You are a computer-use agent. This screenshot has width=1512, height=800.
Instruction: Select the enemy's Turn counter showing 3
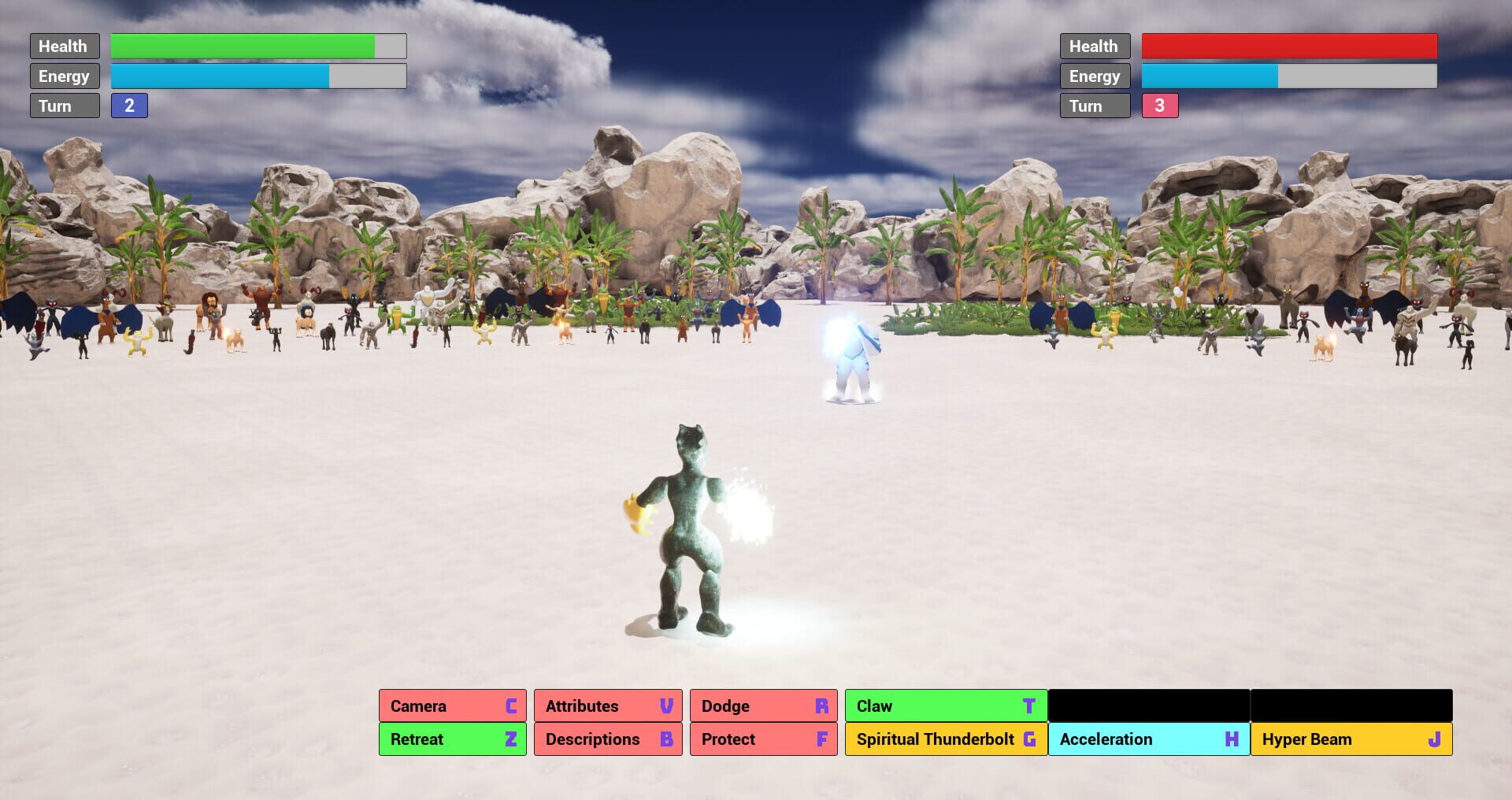[x=1161, y=105]
